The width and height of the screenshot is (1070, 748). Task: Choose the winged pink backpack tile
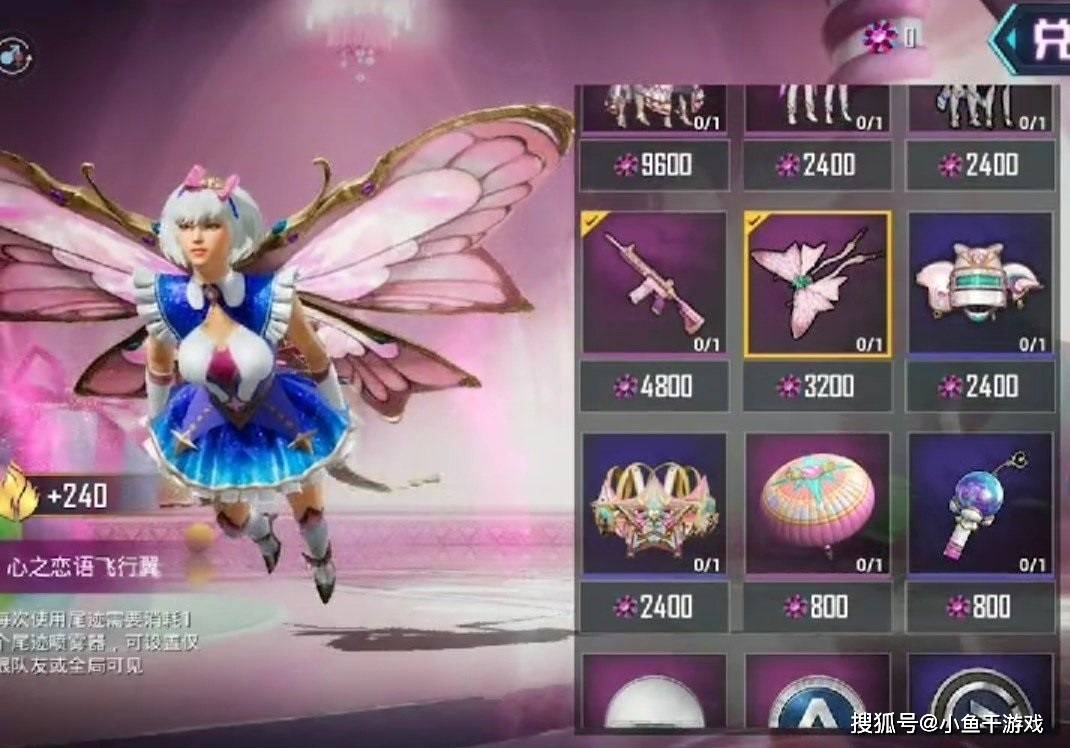point(980,283)
